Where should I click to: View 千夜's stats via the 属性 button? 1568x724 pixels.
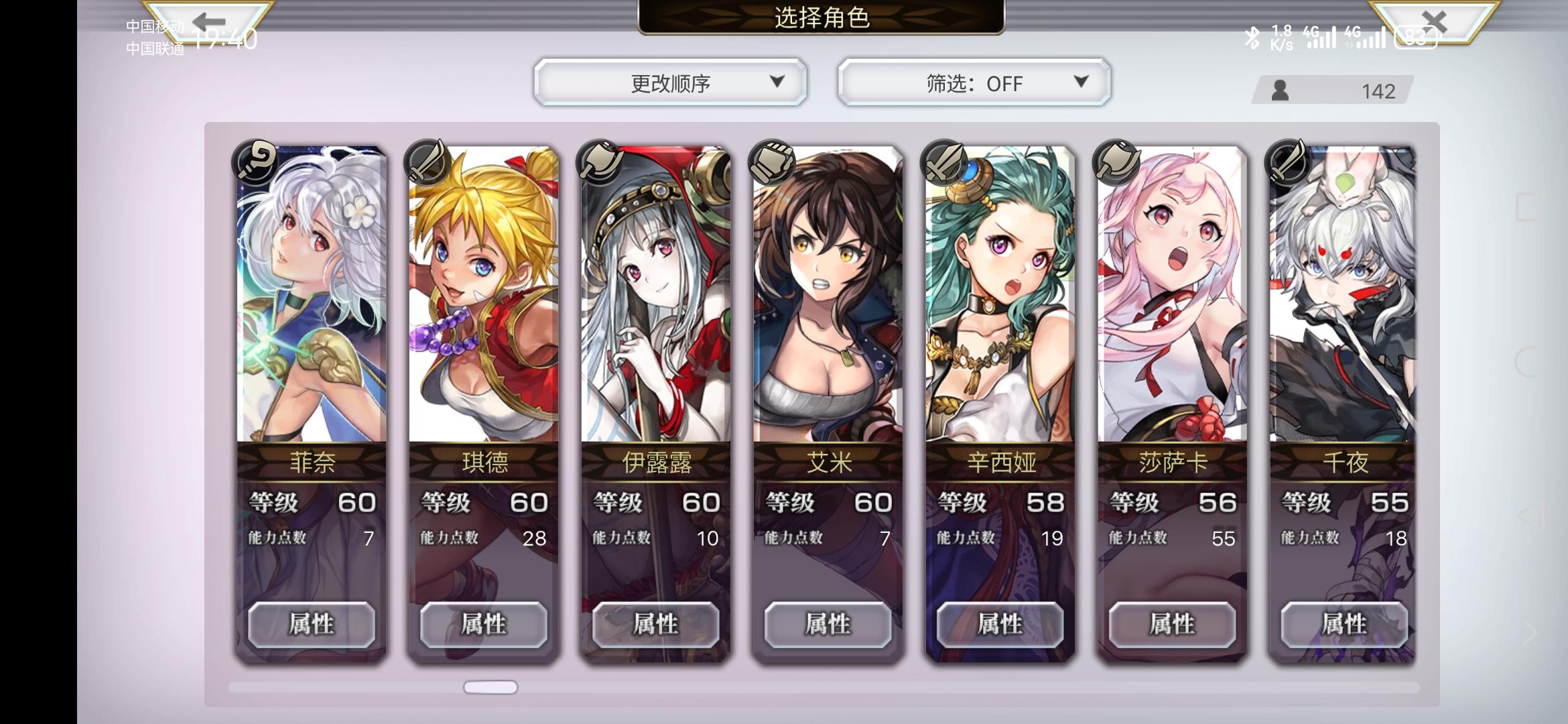click(x=1344, y=623)
